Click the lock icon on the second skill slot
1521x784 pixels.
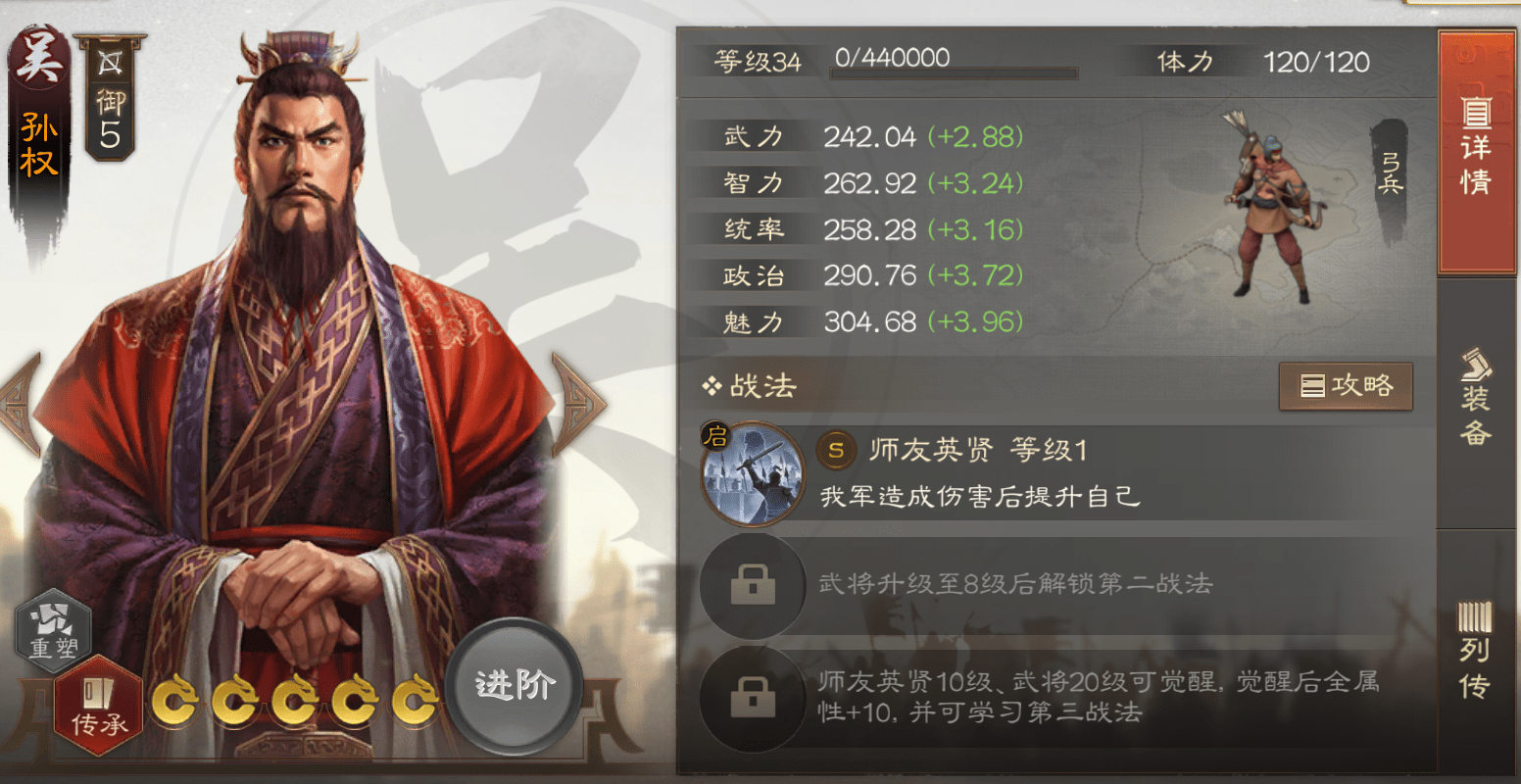point(751,583)
